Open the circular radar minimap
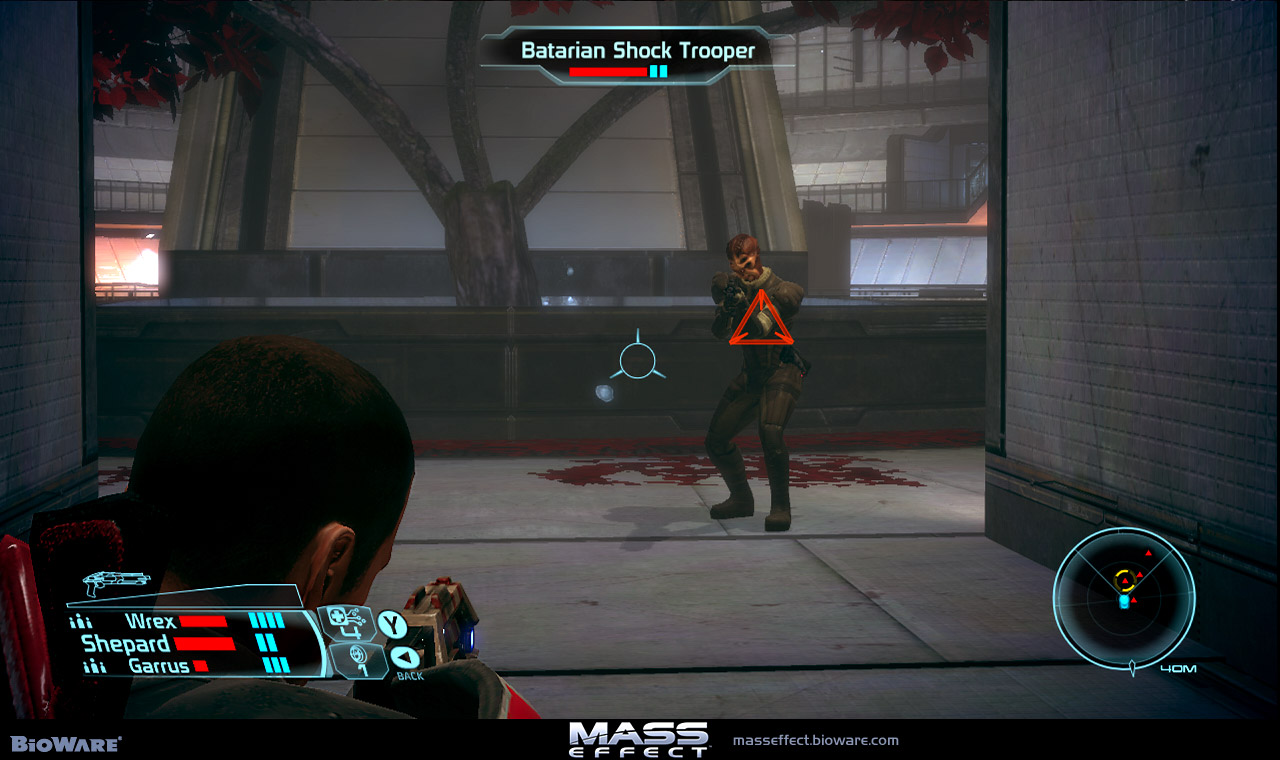 (x=1124, y=599)
